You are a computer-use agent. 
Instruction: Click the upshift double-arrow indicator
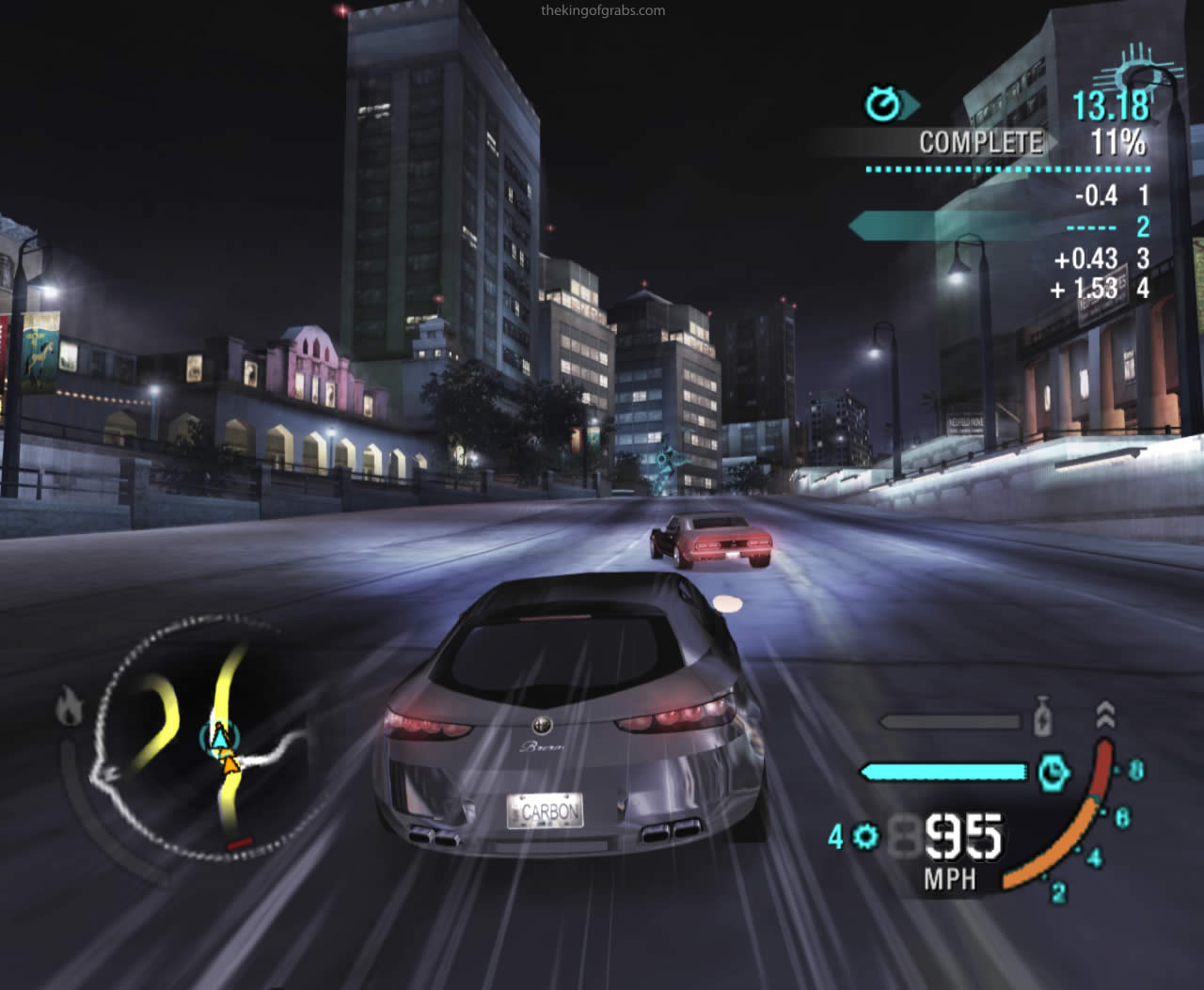click(1105, 715)
